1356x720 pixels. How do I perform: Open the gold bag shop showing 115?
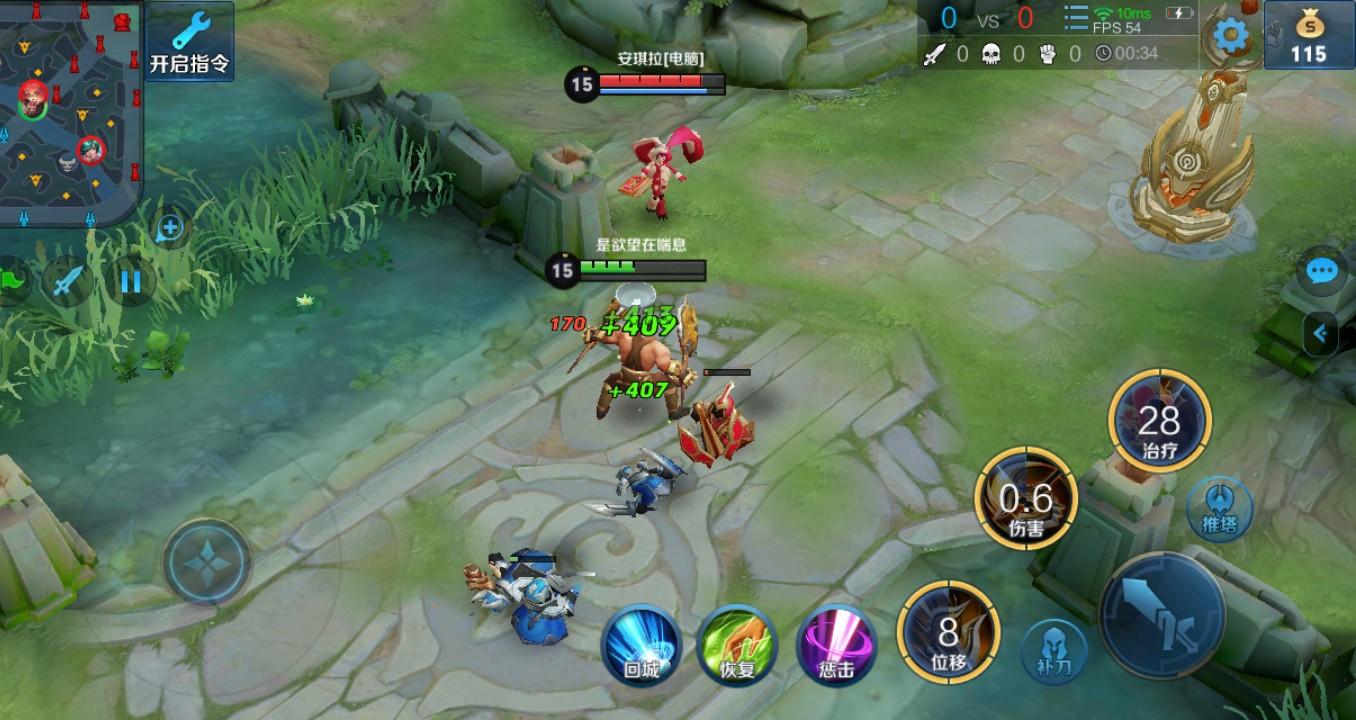(x=1308, y=37)
